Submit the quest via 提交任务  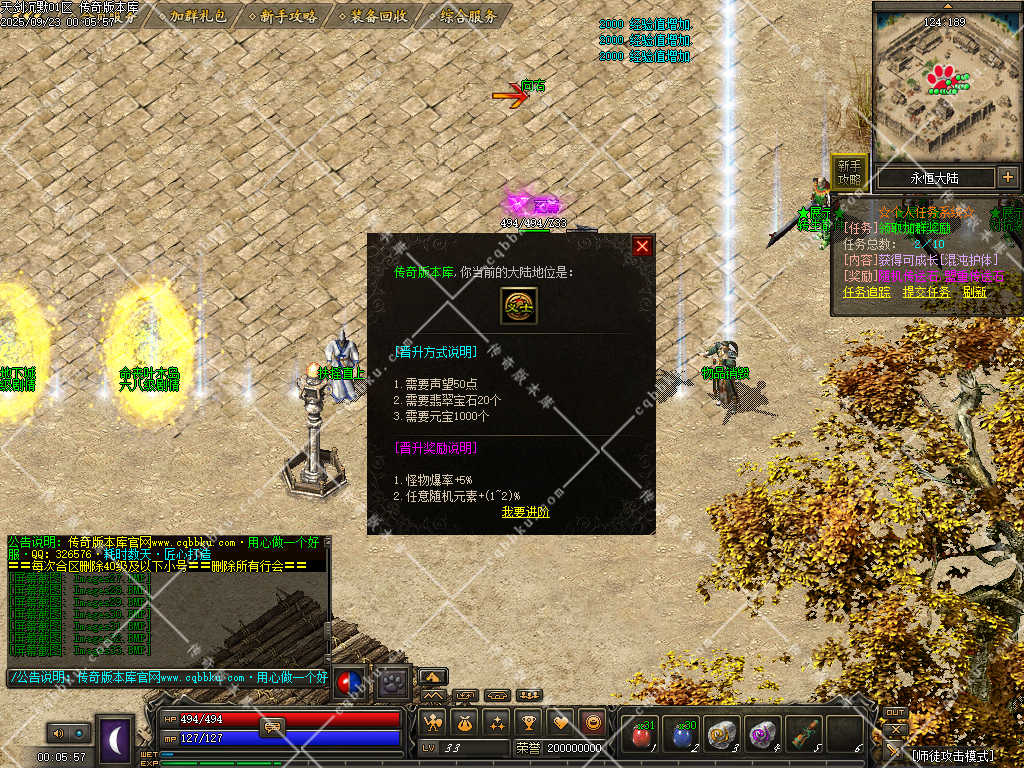point(926,292)
